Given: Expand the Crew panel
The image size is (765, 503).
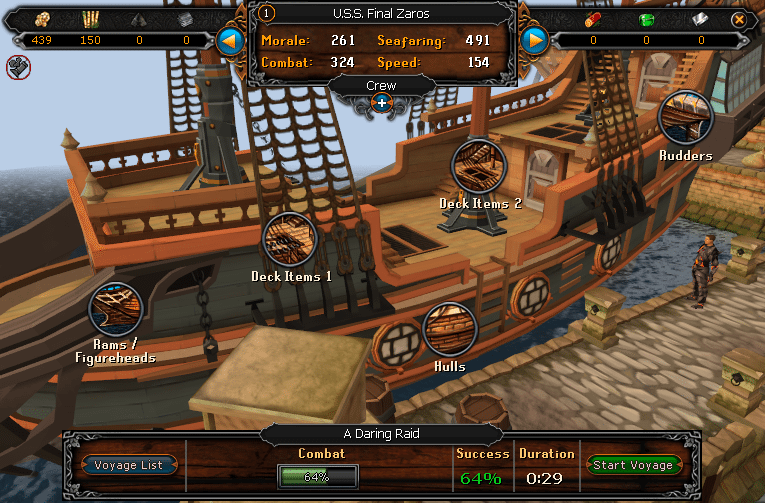Looking at the screenshot, I should (381, 102).
